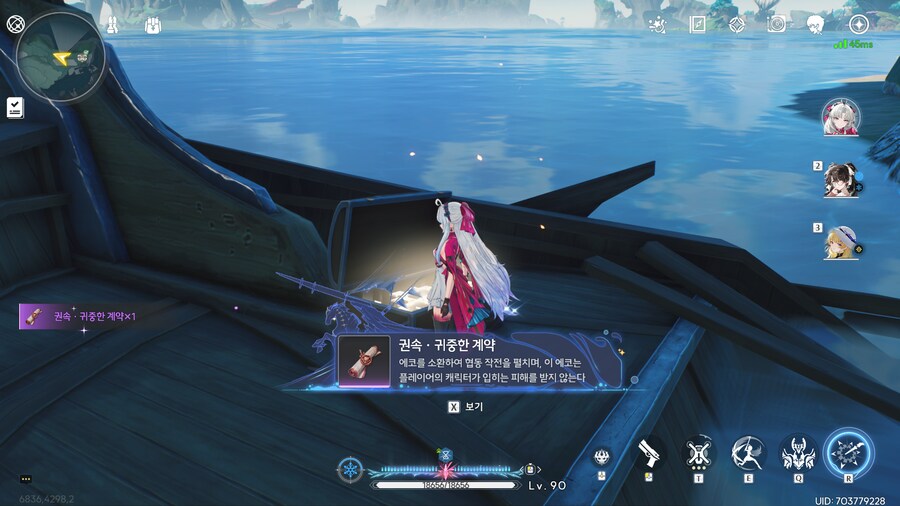Open the camera-shaped icon
The height and width of the screenshot is (506, 900).
tap(776, 25)
